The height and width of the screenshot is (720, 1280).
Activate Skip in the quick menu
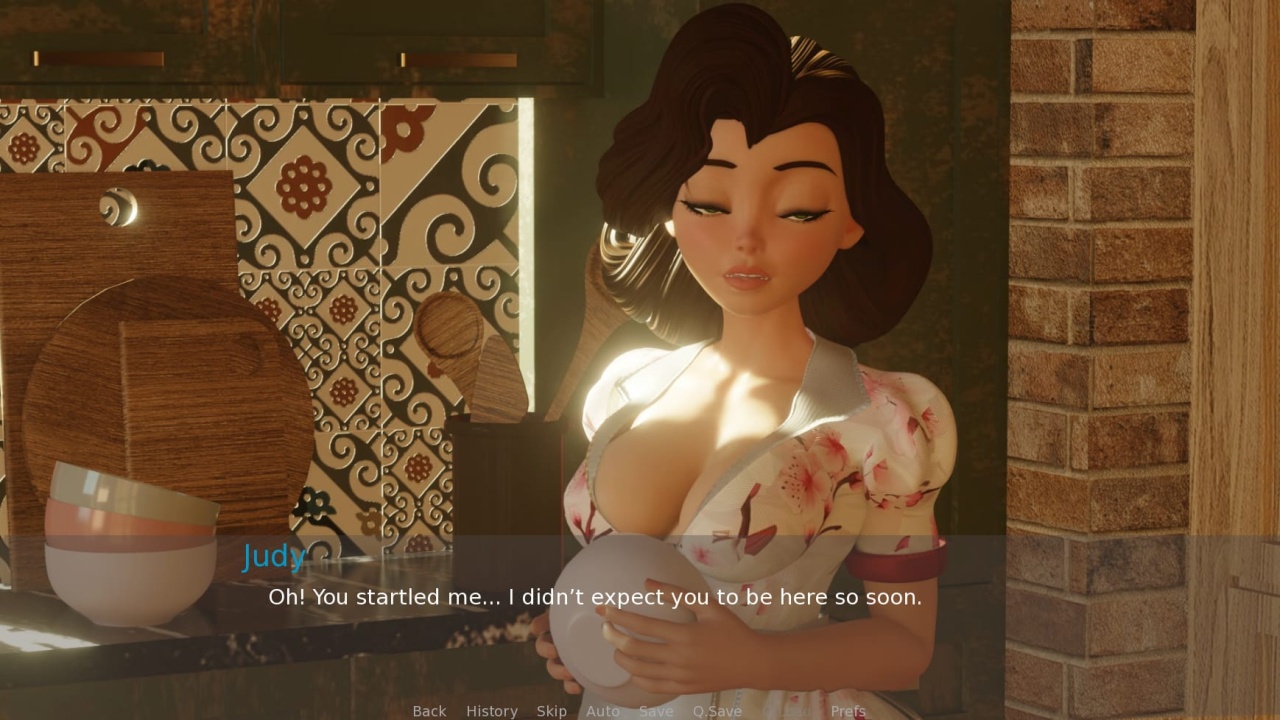click(551, 711)
